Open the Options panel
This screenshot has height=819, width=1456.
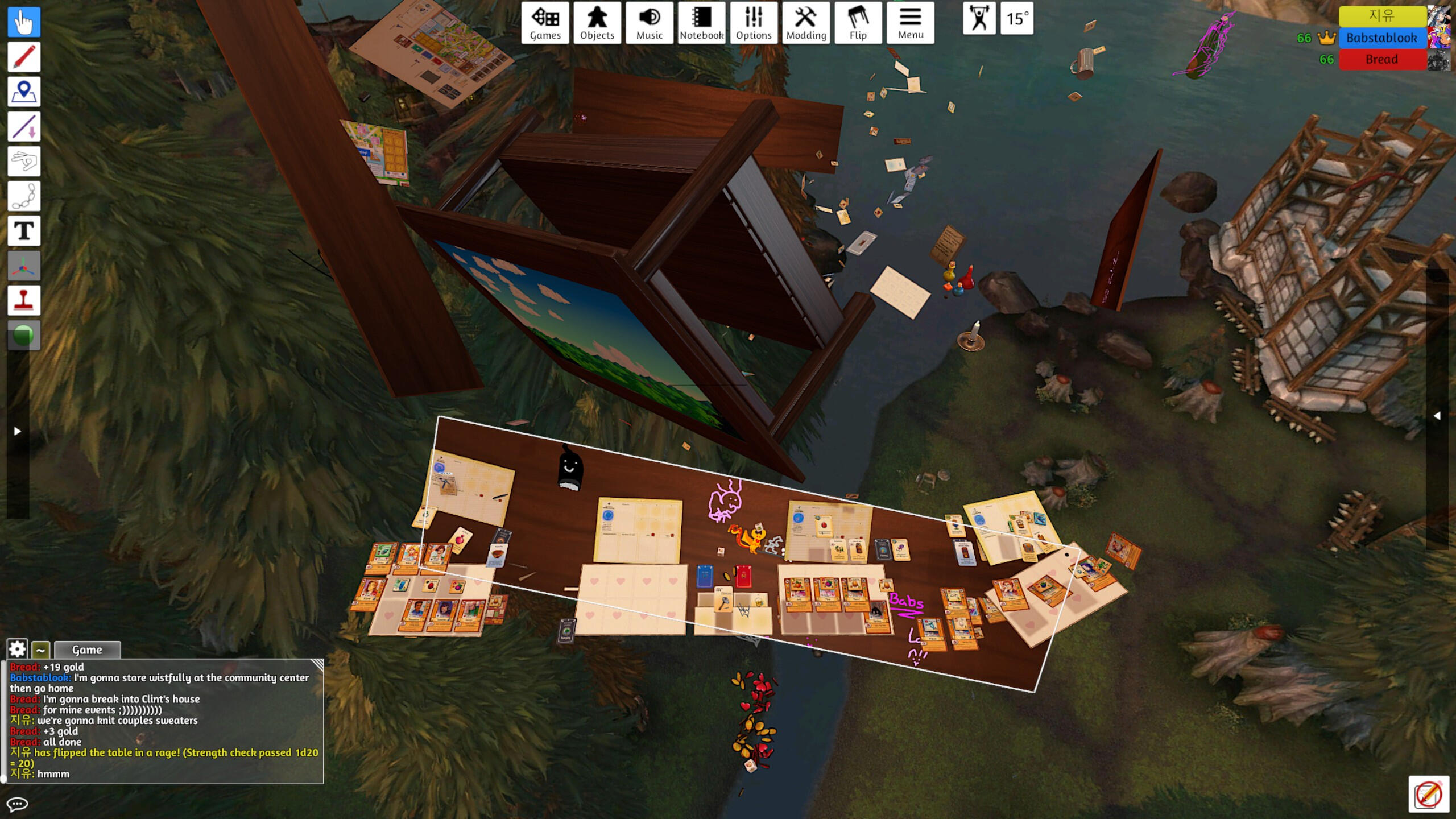[x=754, y=23]
